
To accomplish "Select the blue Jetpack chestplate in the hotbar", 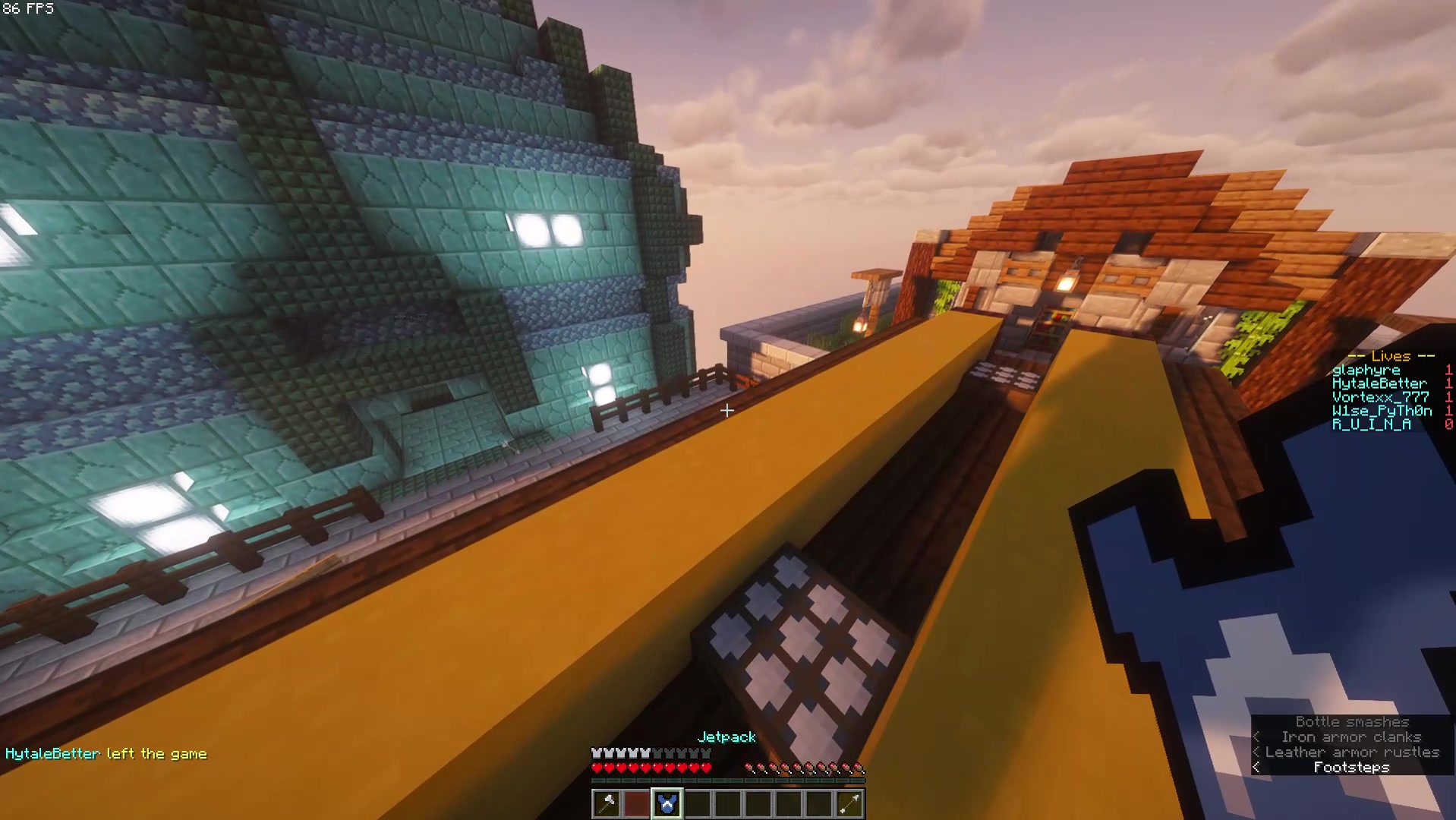I will click(667, 803).
